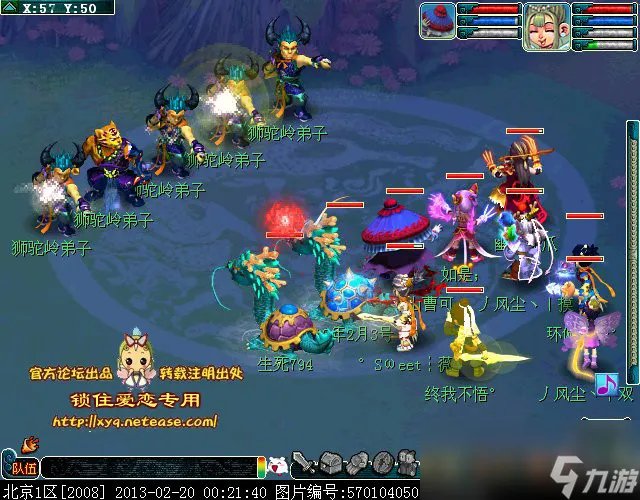
Task: Open the white cat emoticon picker
Action: (x=279, y=466)
